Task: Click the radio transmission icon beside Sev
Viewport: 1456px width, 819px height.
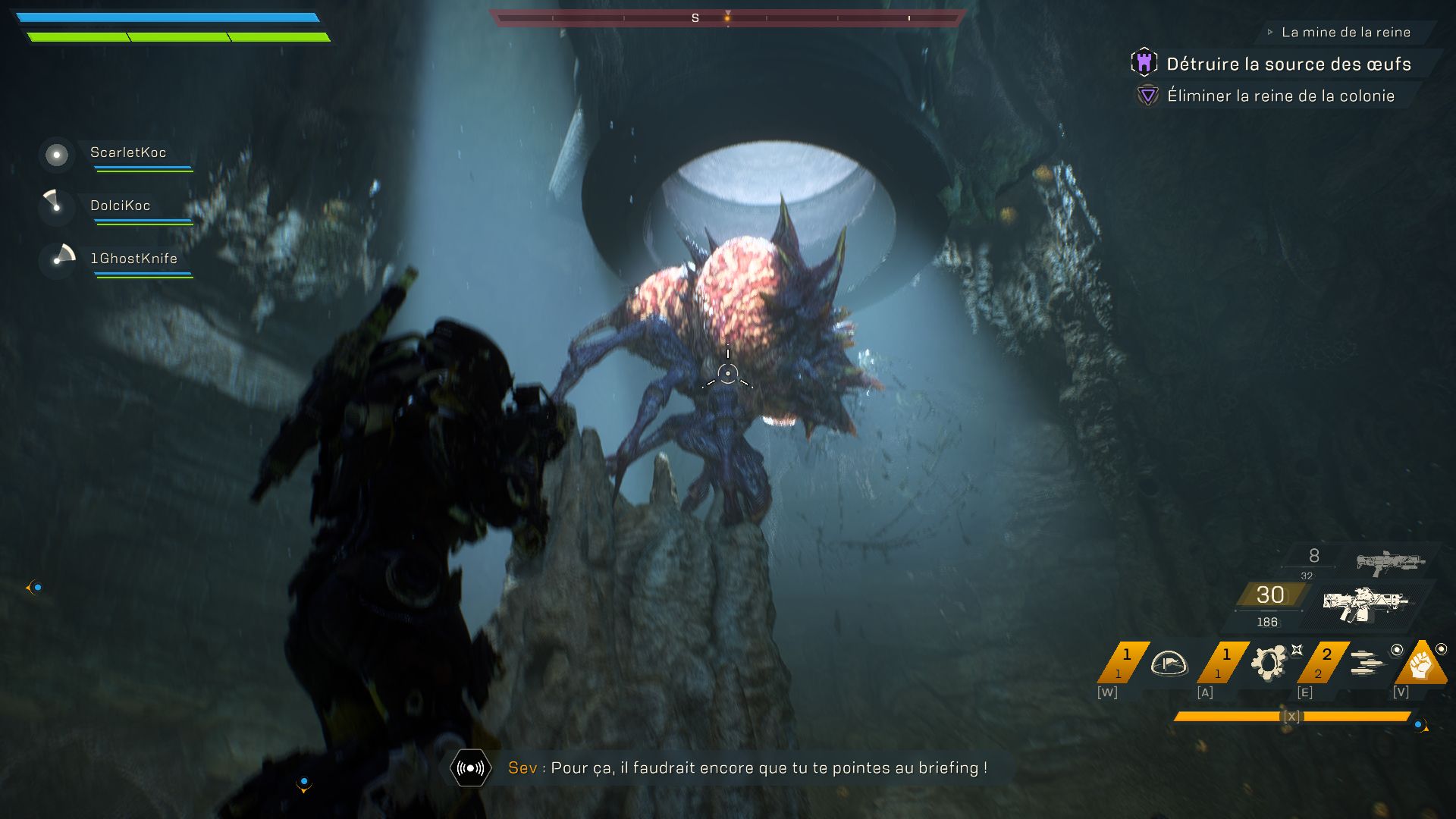Action: (x=470, y=768)
